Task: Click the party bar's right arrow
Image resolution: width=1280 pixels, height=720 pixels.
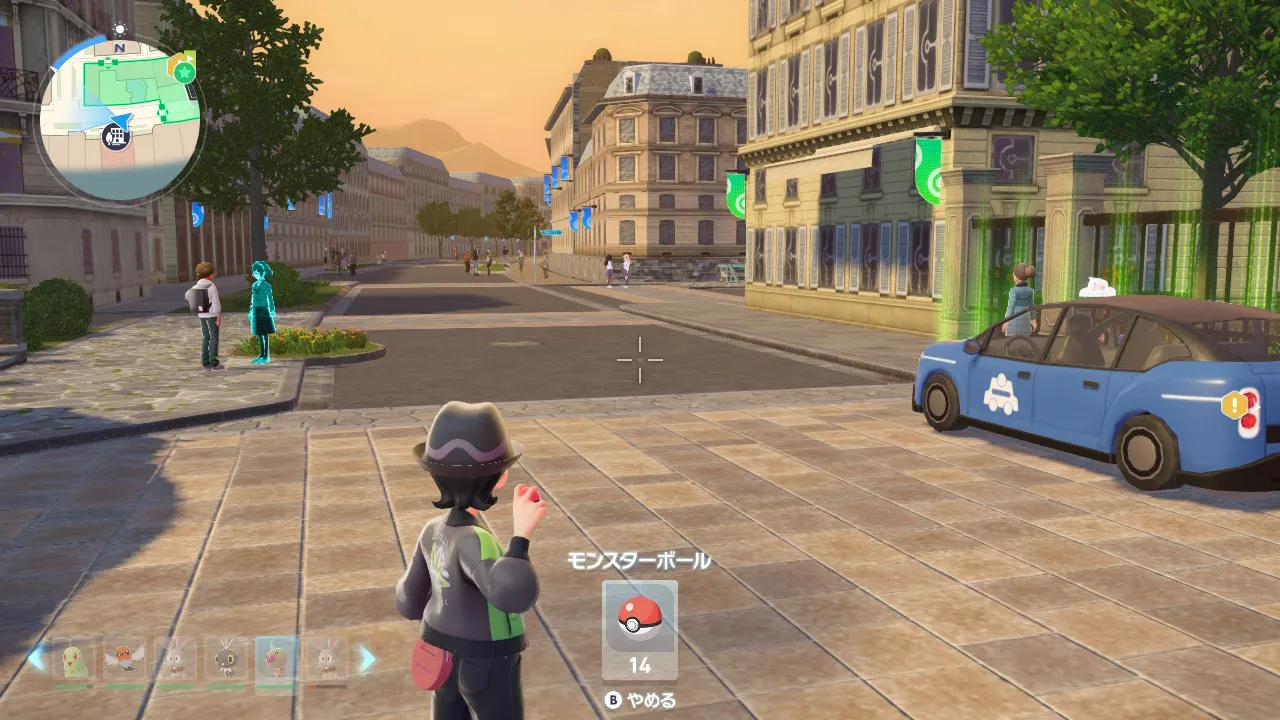Action: point(367,658)
